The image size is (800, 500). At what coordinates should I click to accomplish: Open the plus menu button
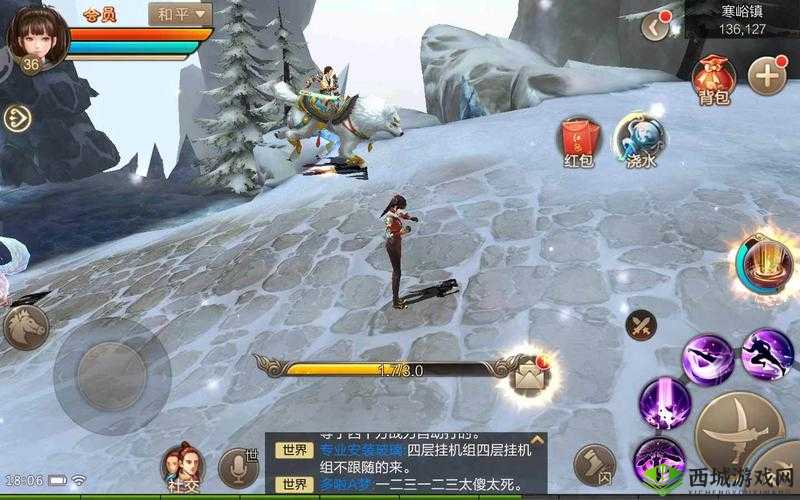pyautogui.click(x=767, y=76)
